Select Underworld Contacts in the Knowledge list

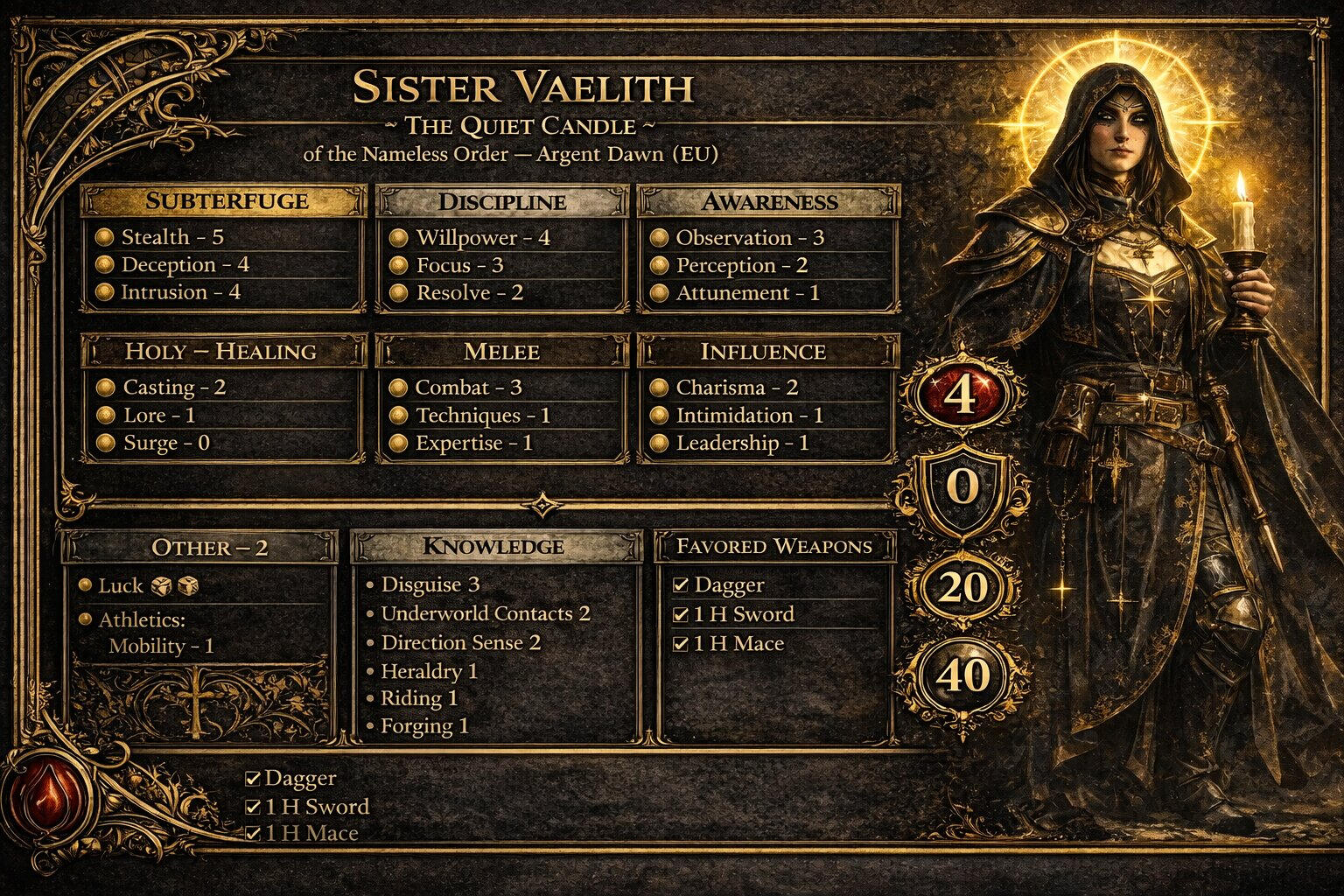tap(485, 614)
